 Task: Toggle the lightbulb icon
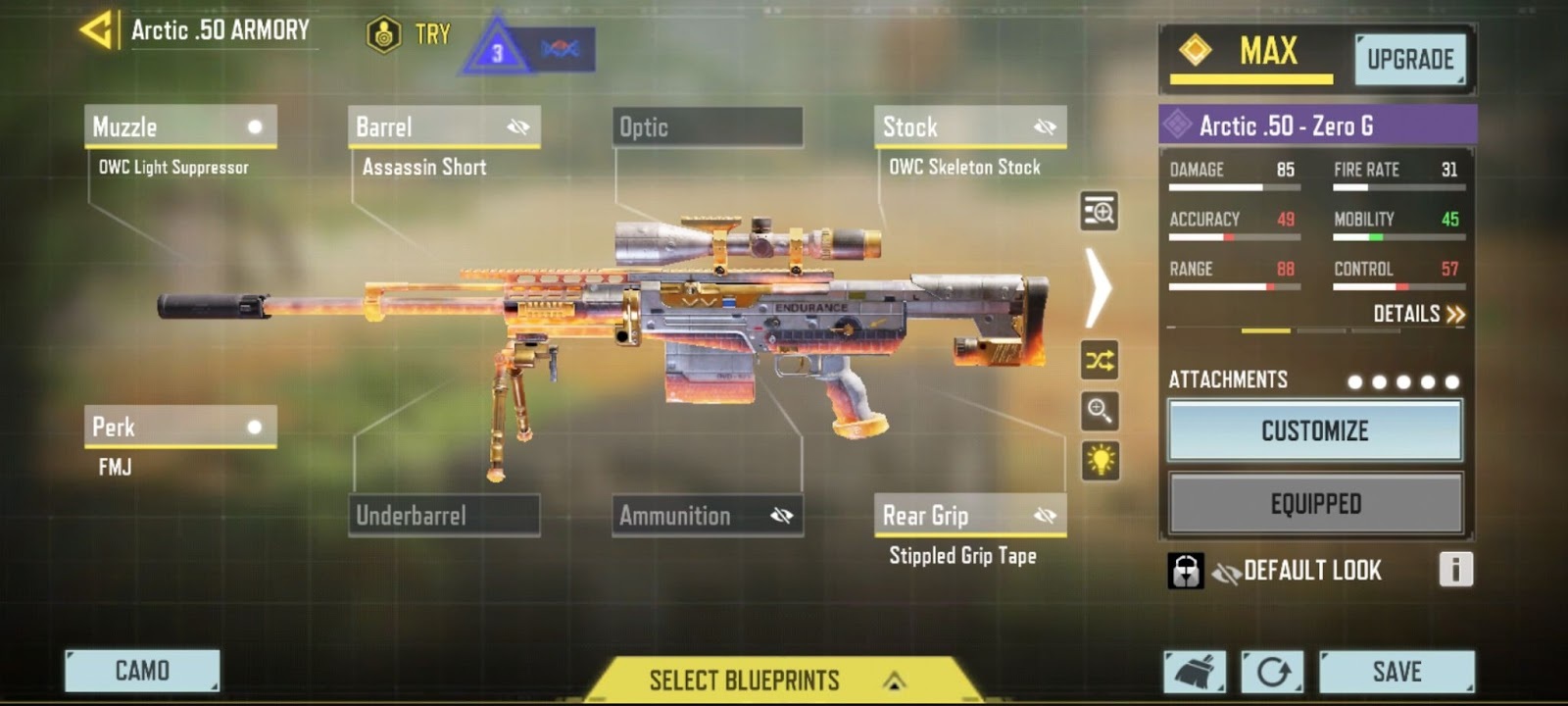pyautogui.click(x=1100, y=460)
